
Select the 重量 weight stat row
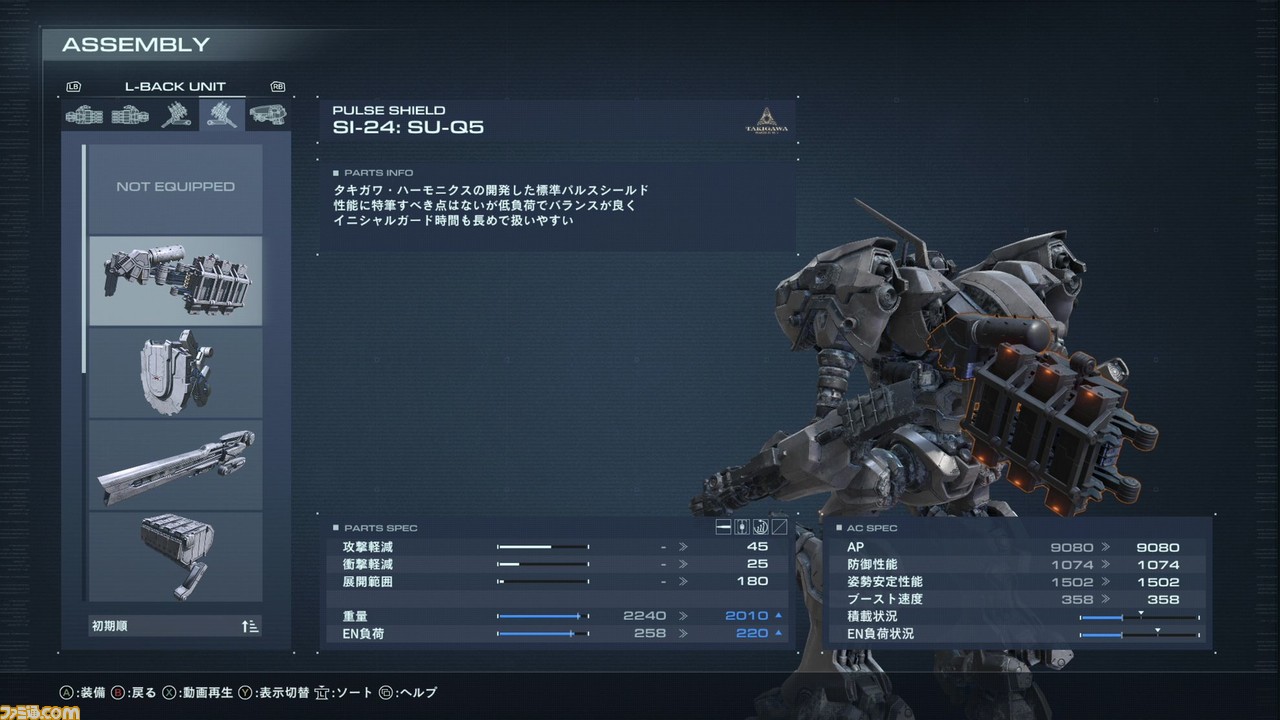(x=553, y=616)
